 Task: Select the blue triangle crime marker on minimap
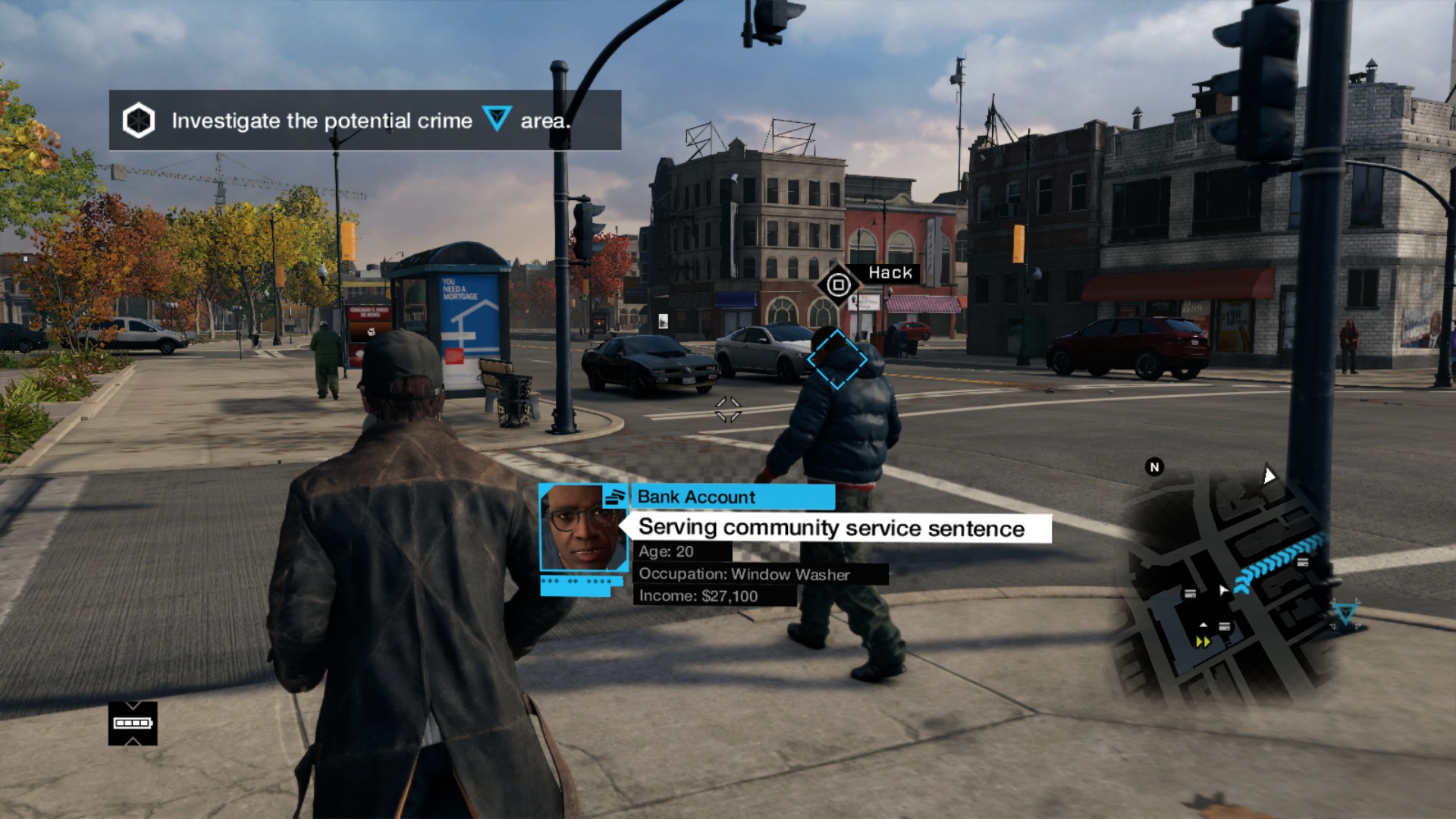(1345, 613)
